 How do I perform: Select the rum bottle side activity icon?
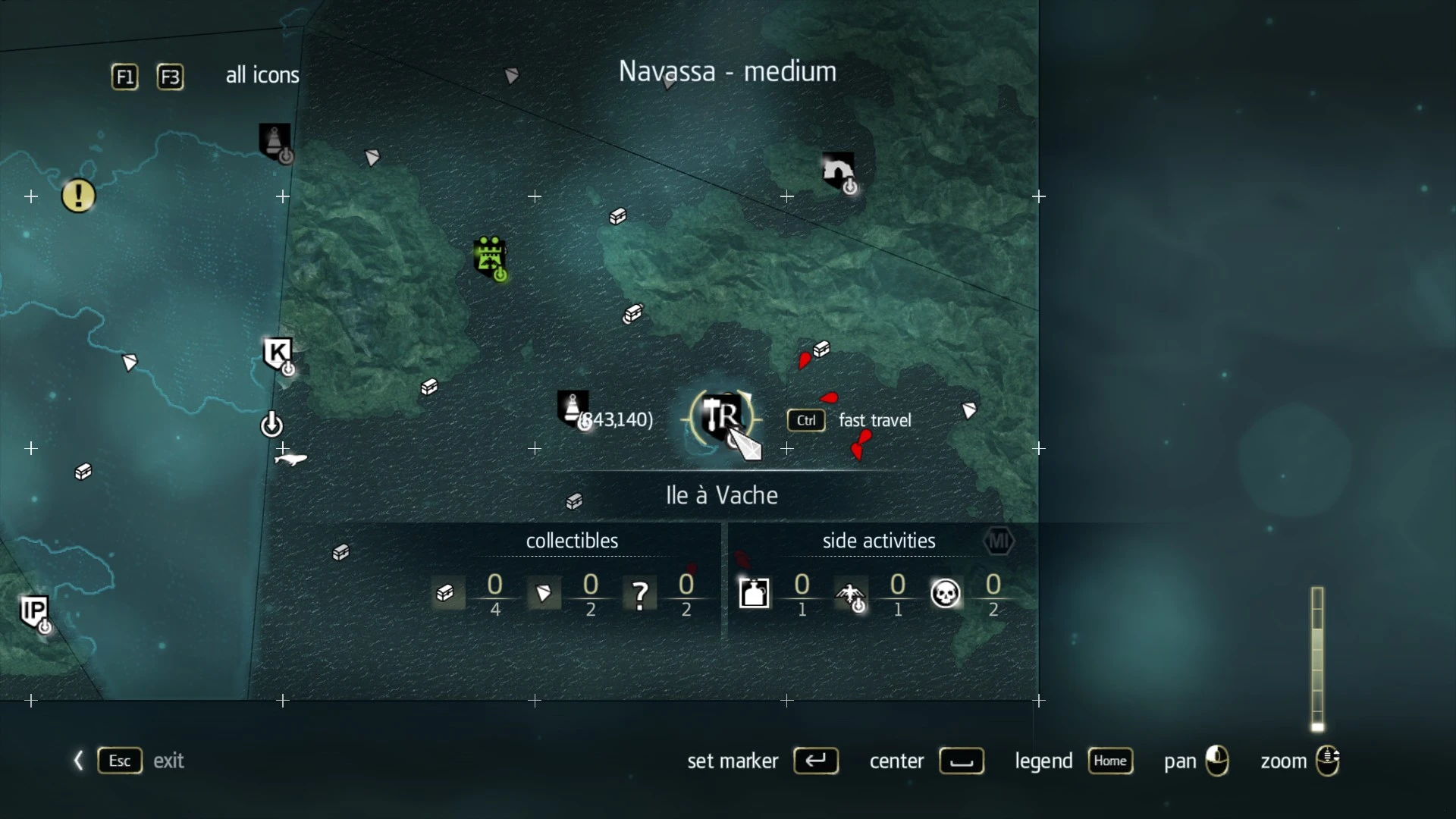(754, 594)
